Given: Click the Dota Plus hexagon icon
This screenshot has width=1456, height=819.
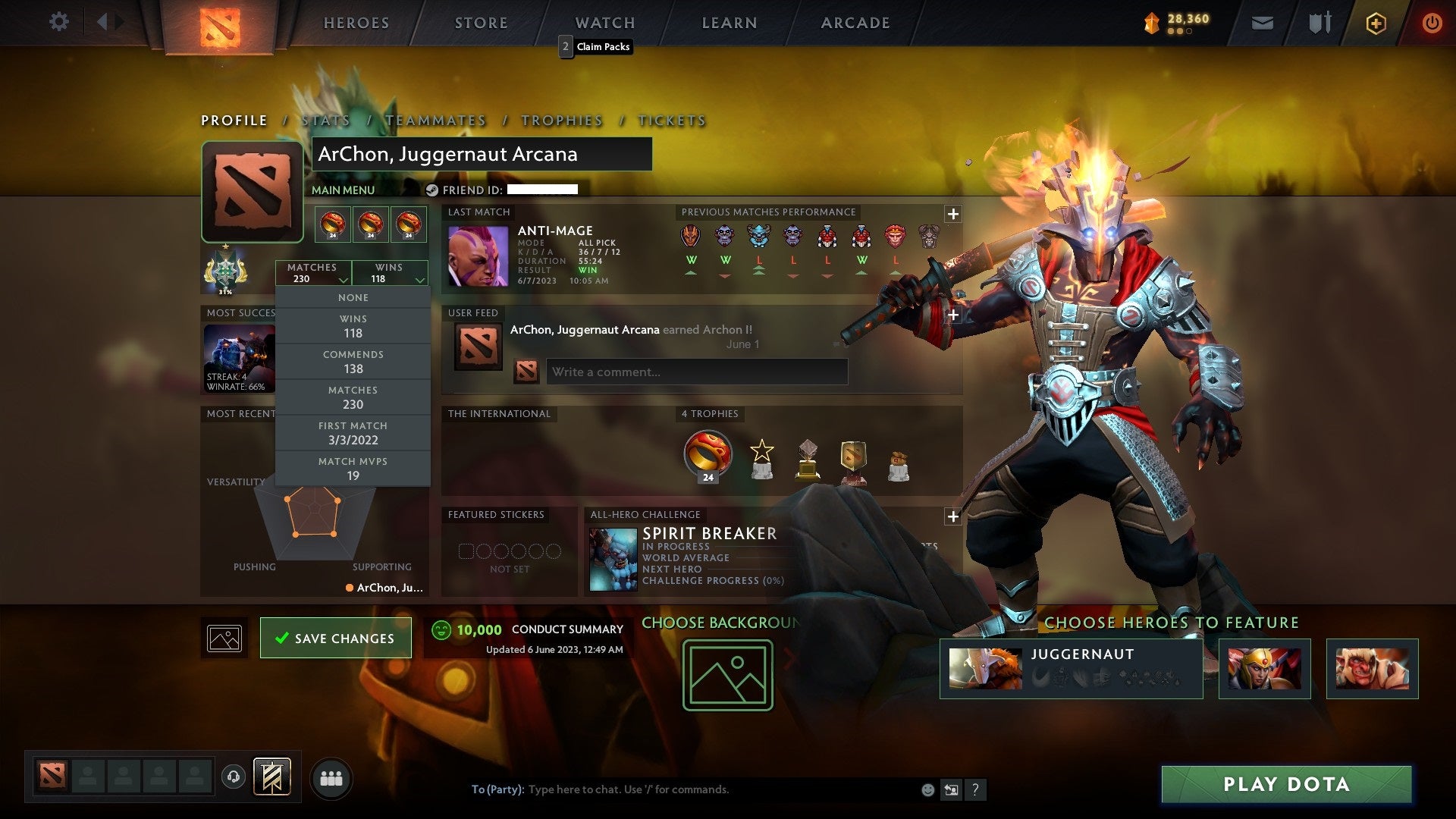Looking at the screenshot, I should pyautogui.click(x=1375, y=23).
